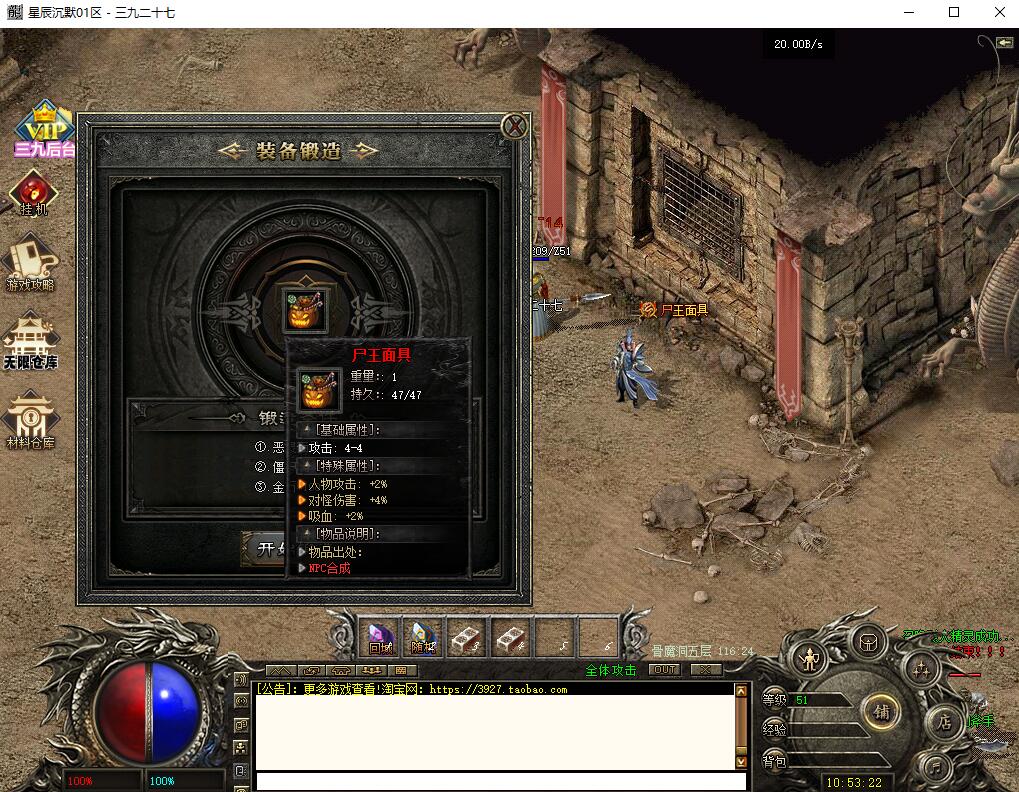The image size is (1019, 792).
Task: Open the 店 shop button
Action: [943, 722]
